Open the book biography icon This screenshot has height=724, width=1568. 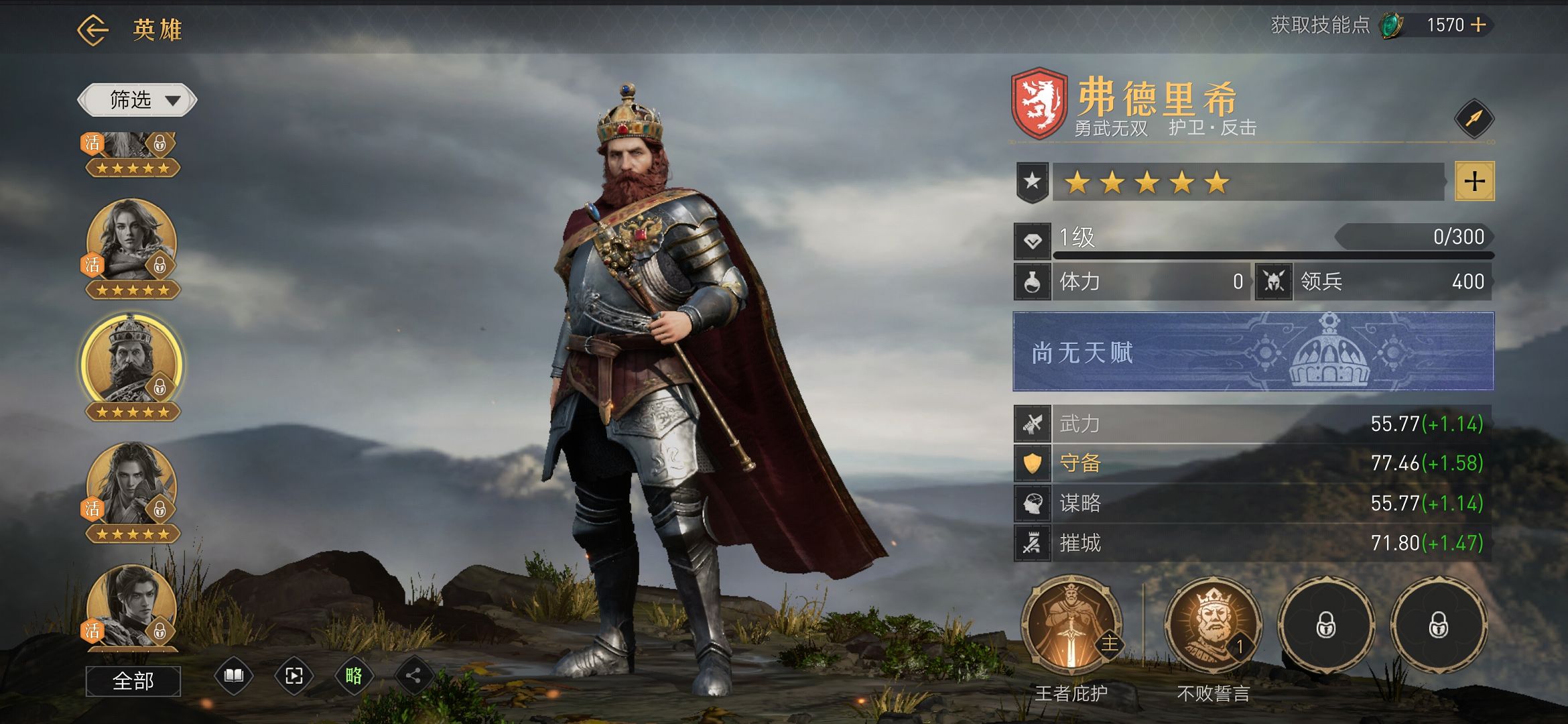coord(233,676)
